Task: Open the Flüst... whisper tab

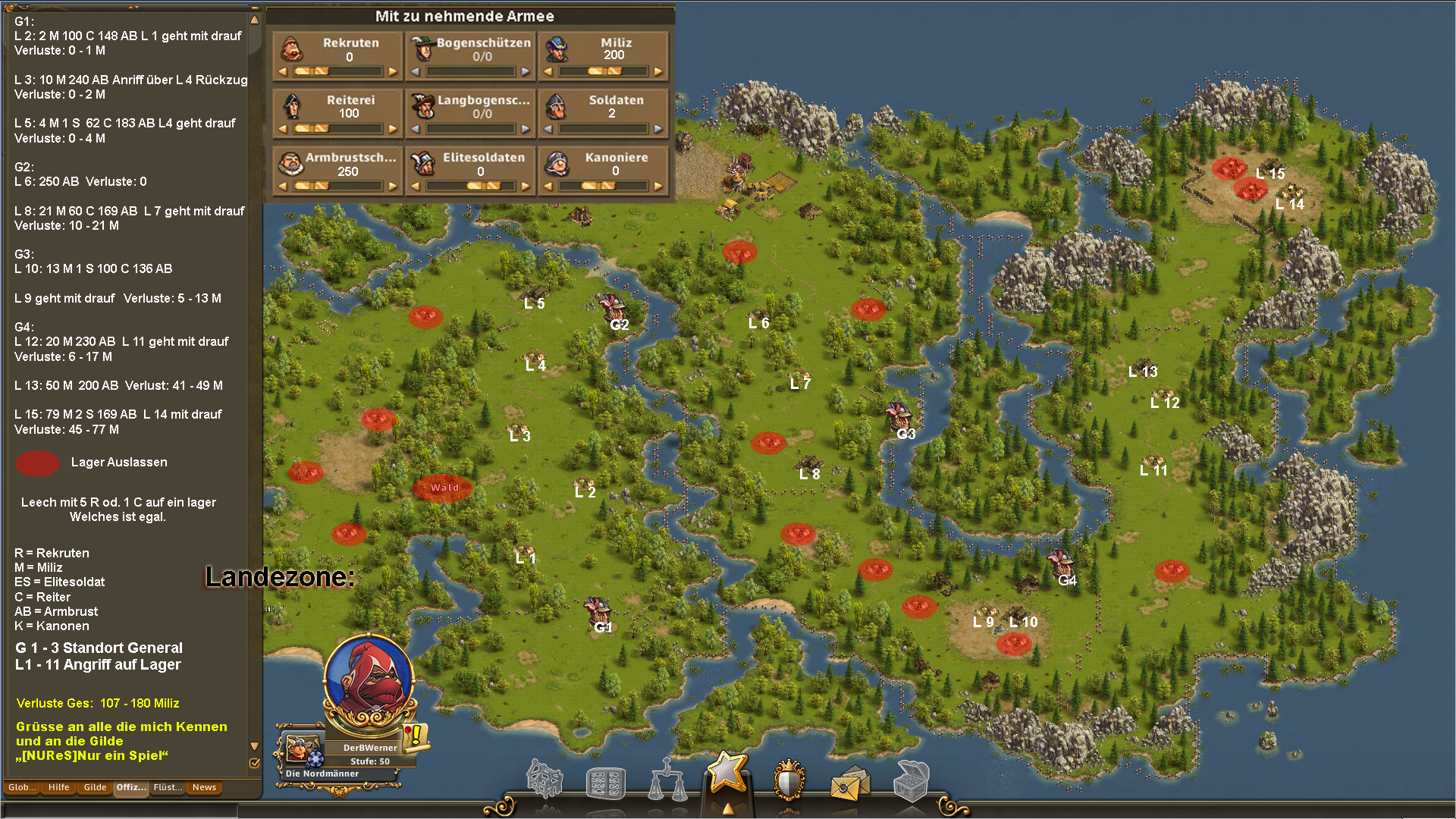Action: 168,787
